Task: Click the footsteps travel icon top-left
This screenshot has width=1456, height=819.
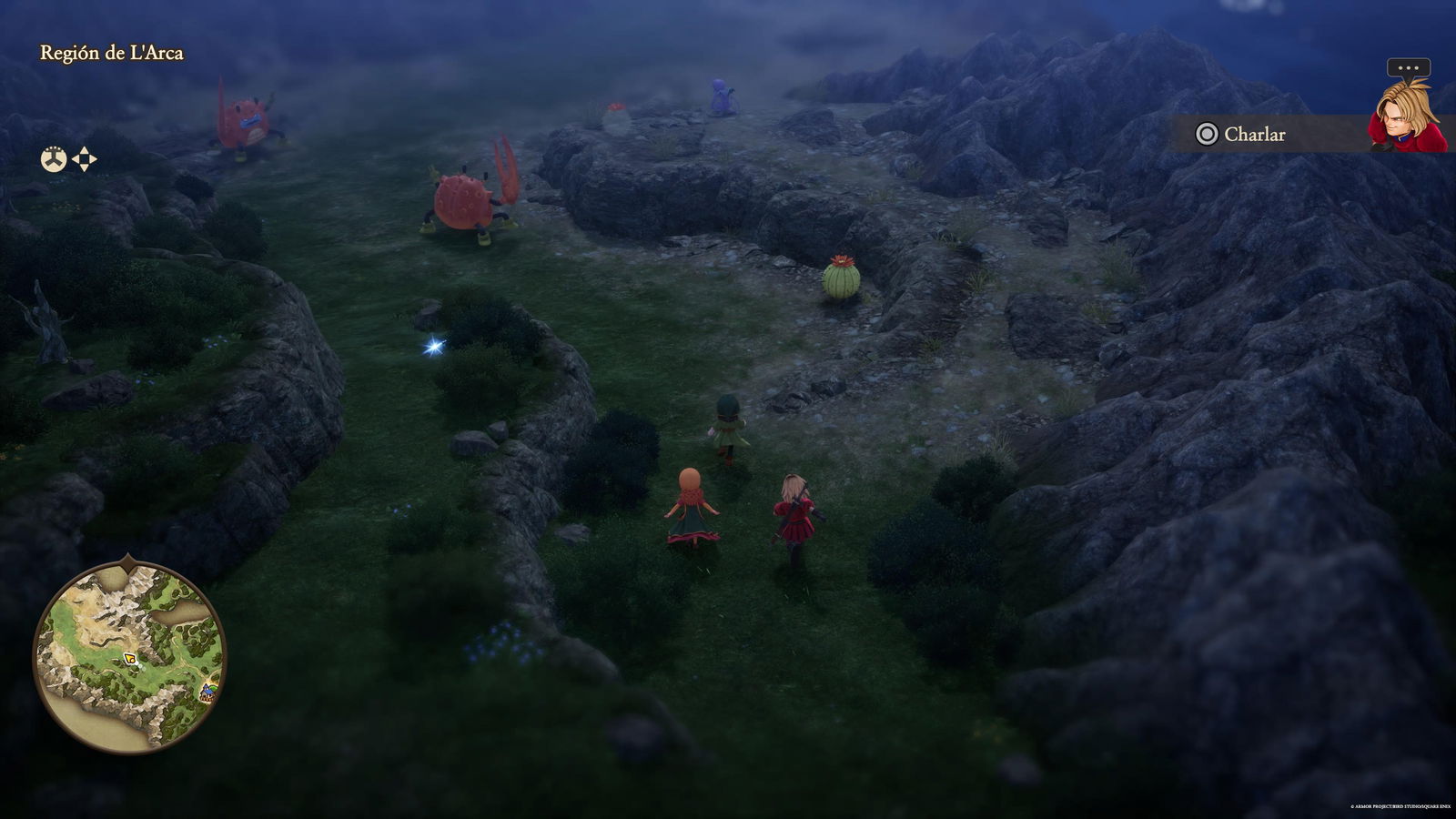Action: coord(53,158)
